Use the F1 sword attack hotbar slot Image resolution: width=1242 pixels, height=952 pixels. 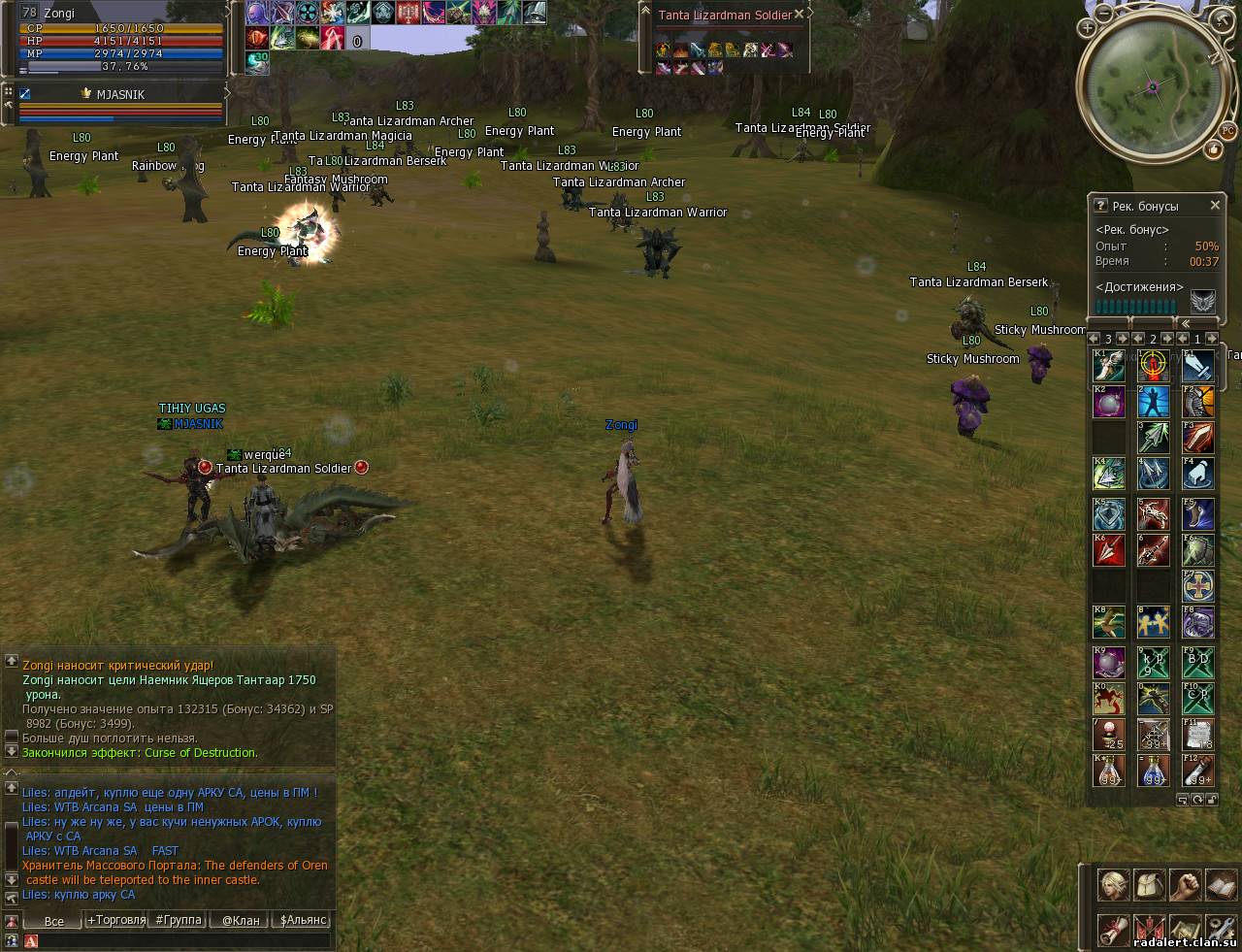1198,365
